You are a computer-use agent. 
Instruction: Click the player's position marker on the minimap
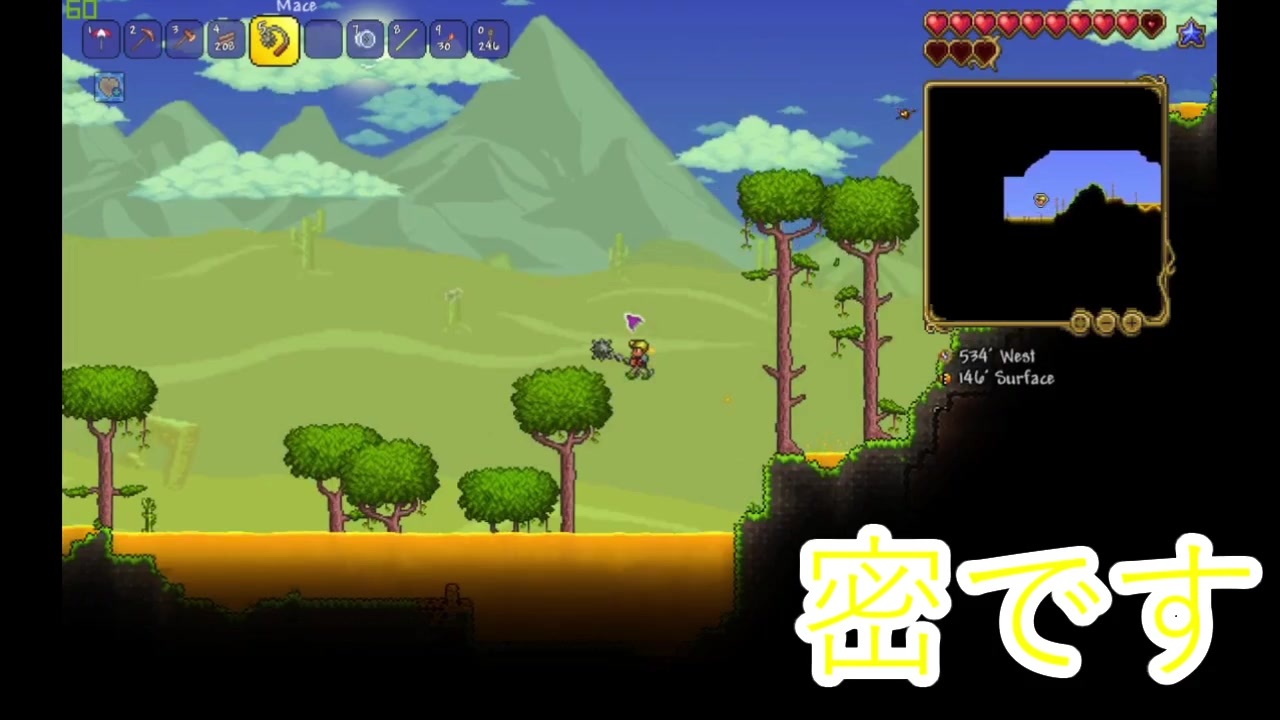pyautogui.click(x=1040, y=200)
